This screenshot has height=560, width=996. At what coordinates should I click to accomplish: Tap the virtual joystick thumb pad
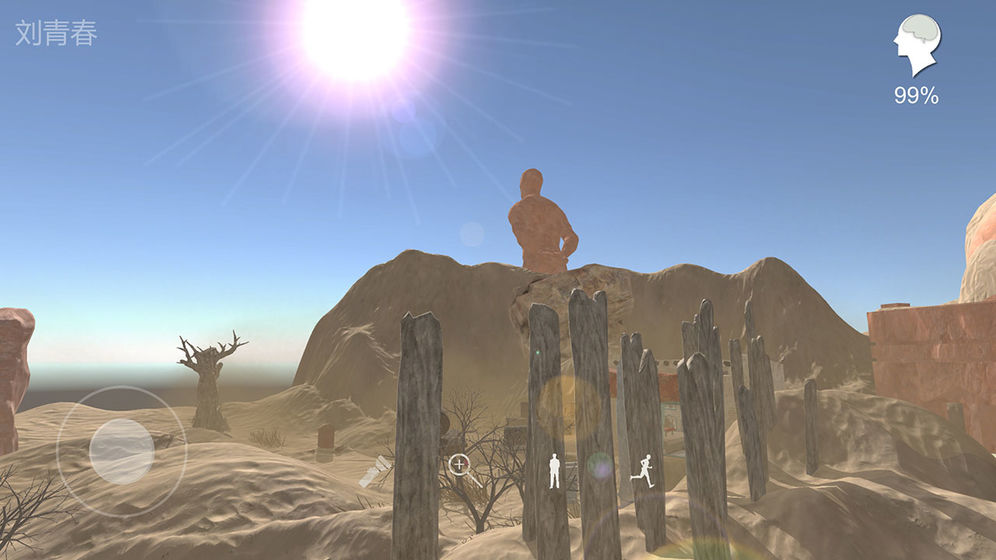[121, 451]
